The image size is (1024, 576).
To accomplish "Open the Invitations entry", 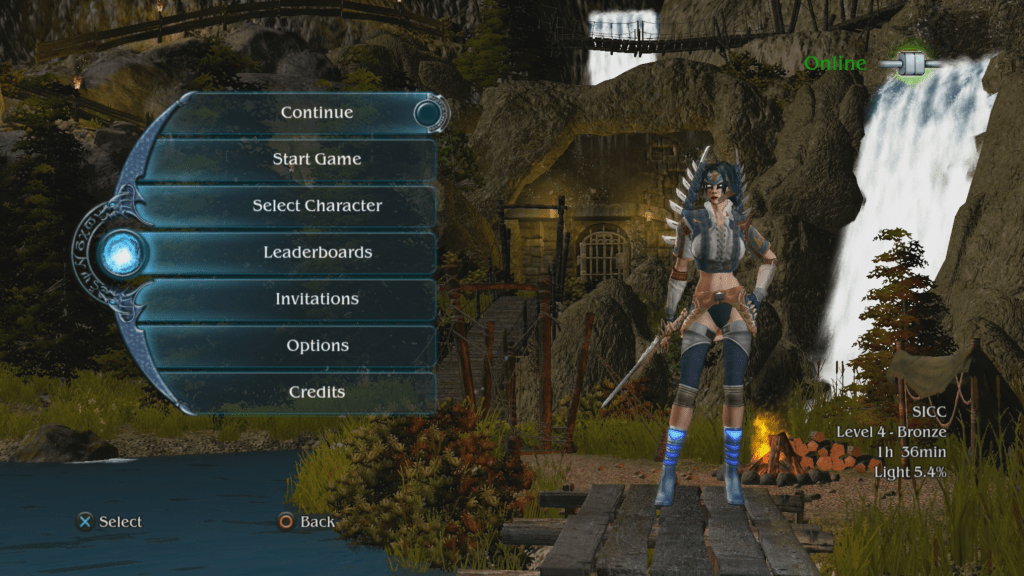I will 316,299.
